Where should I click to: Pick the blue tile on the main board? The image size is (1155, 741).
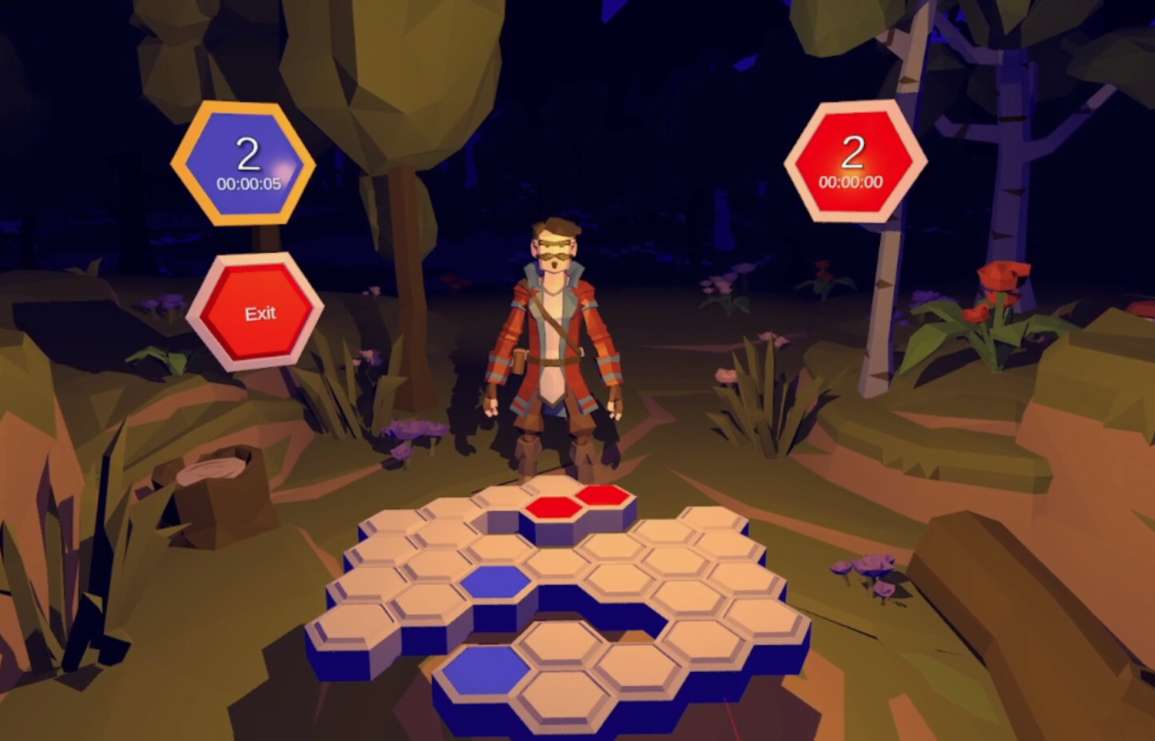(x=496, y=580)
